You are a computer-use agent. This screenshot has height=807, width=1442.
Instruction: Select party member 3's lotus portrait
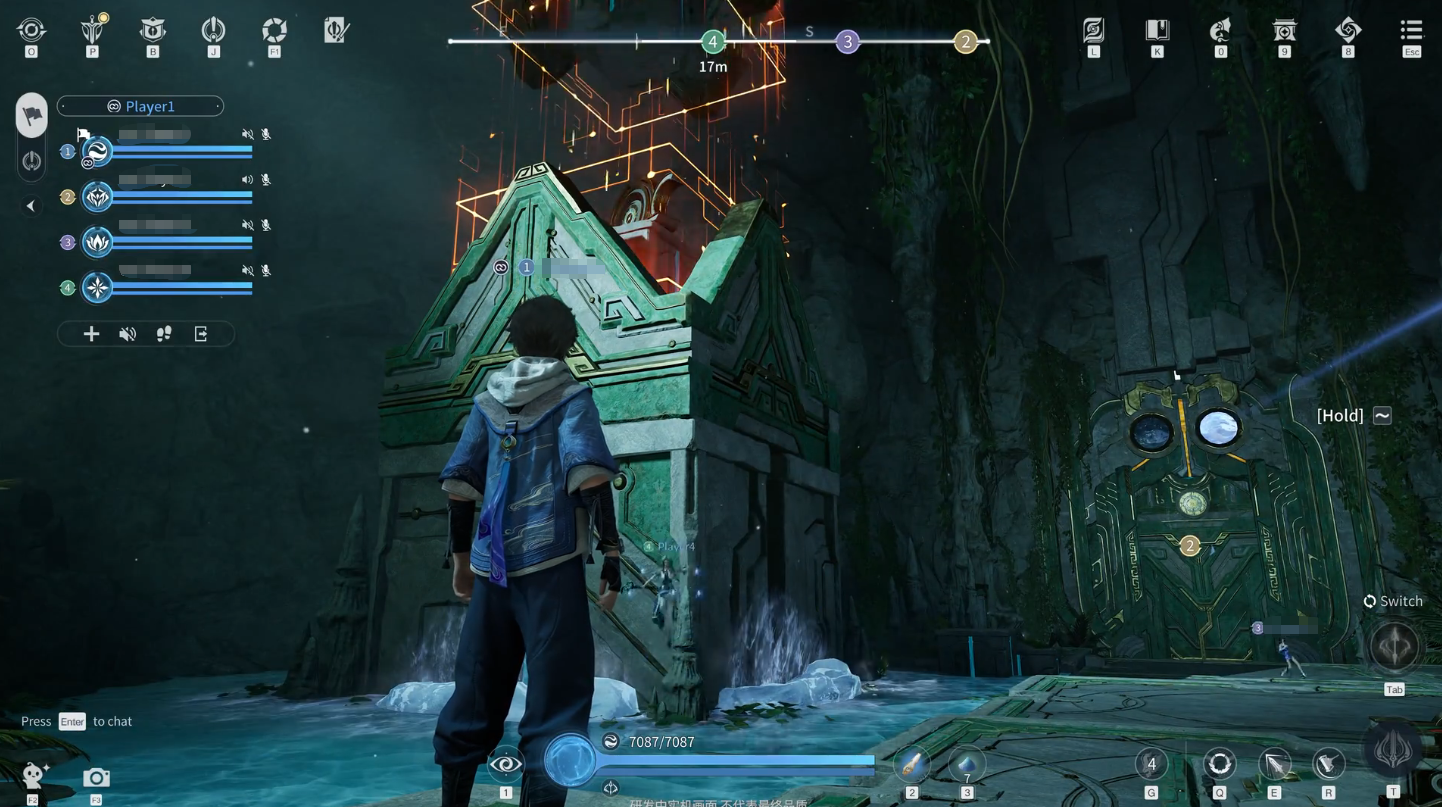(97, 242)
